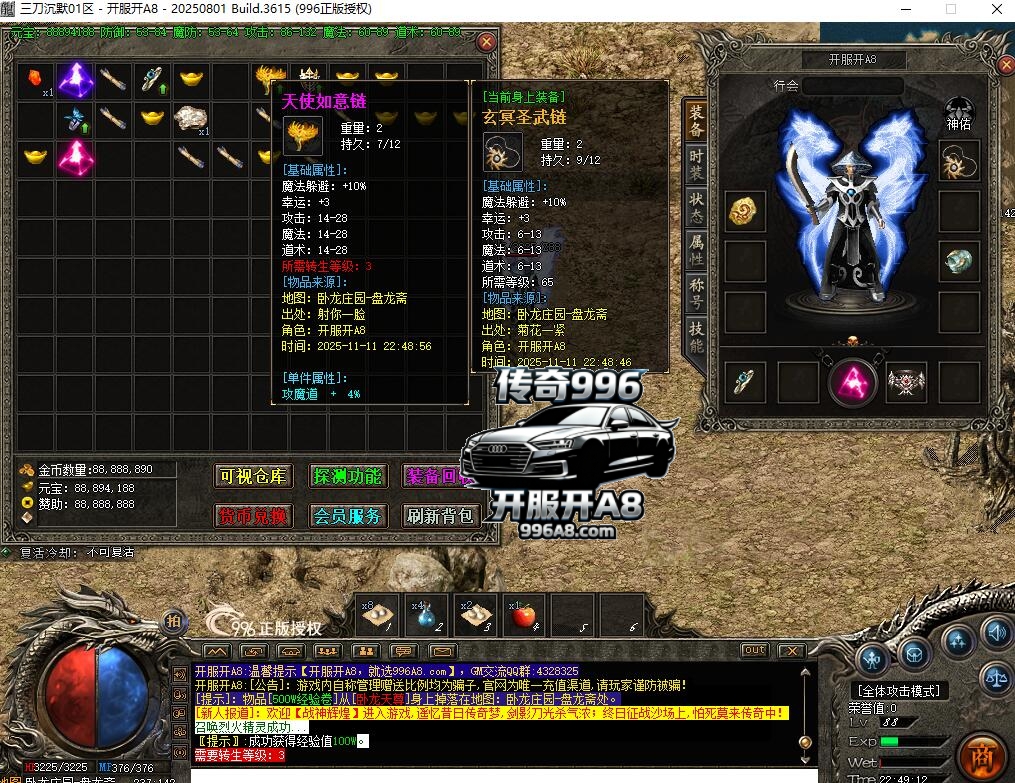Activate the 探测功能 detection button
This screenshot has width=1015, height=783.
tap(347, 477)
